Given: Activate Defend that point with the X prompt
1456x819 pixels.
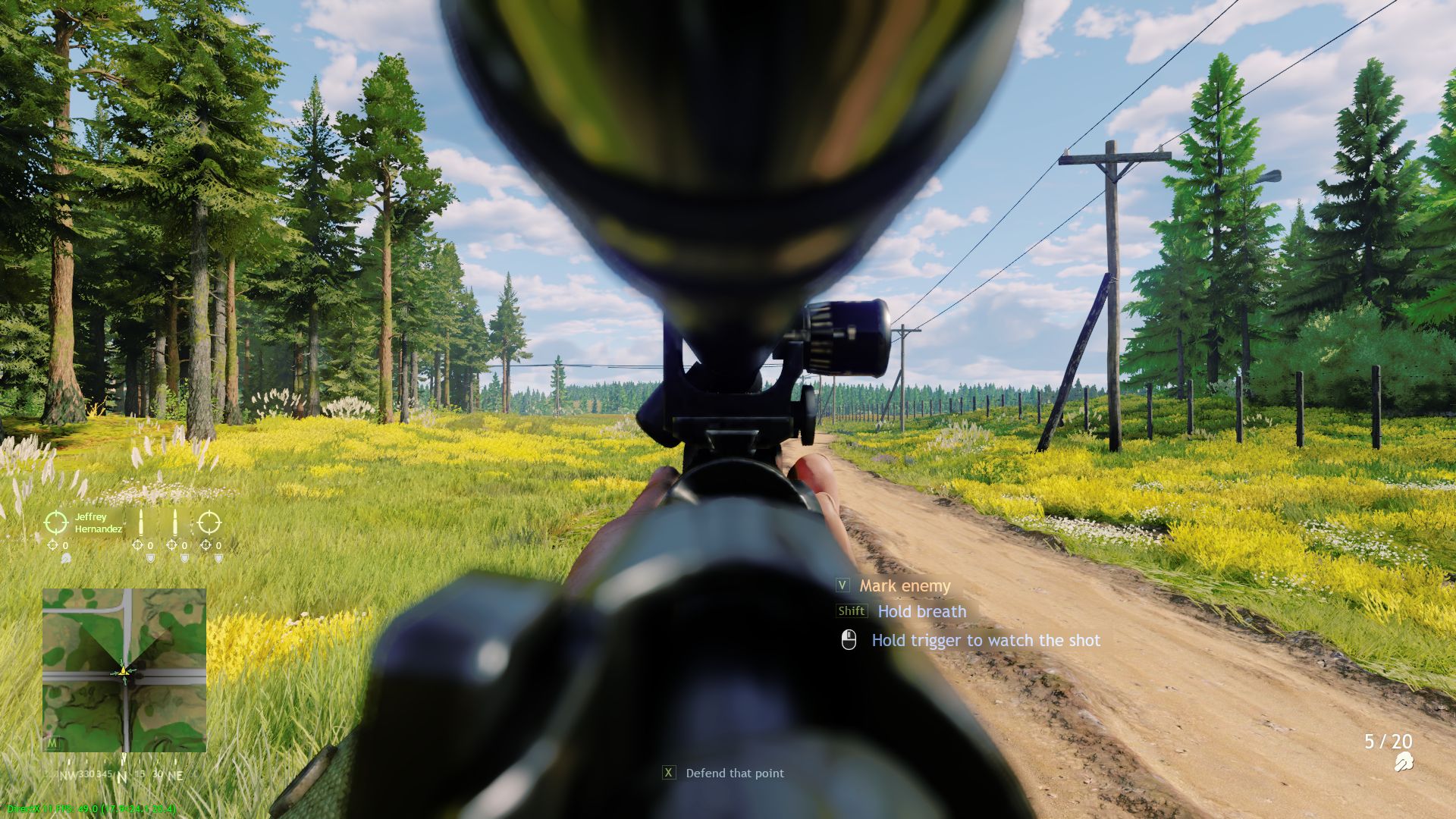Looking at the screenshot, I should pos(669,773).
